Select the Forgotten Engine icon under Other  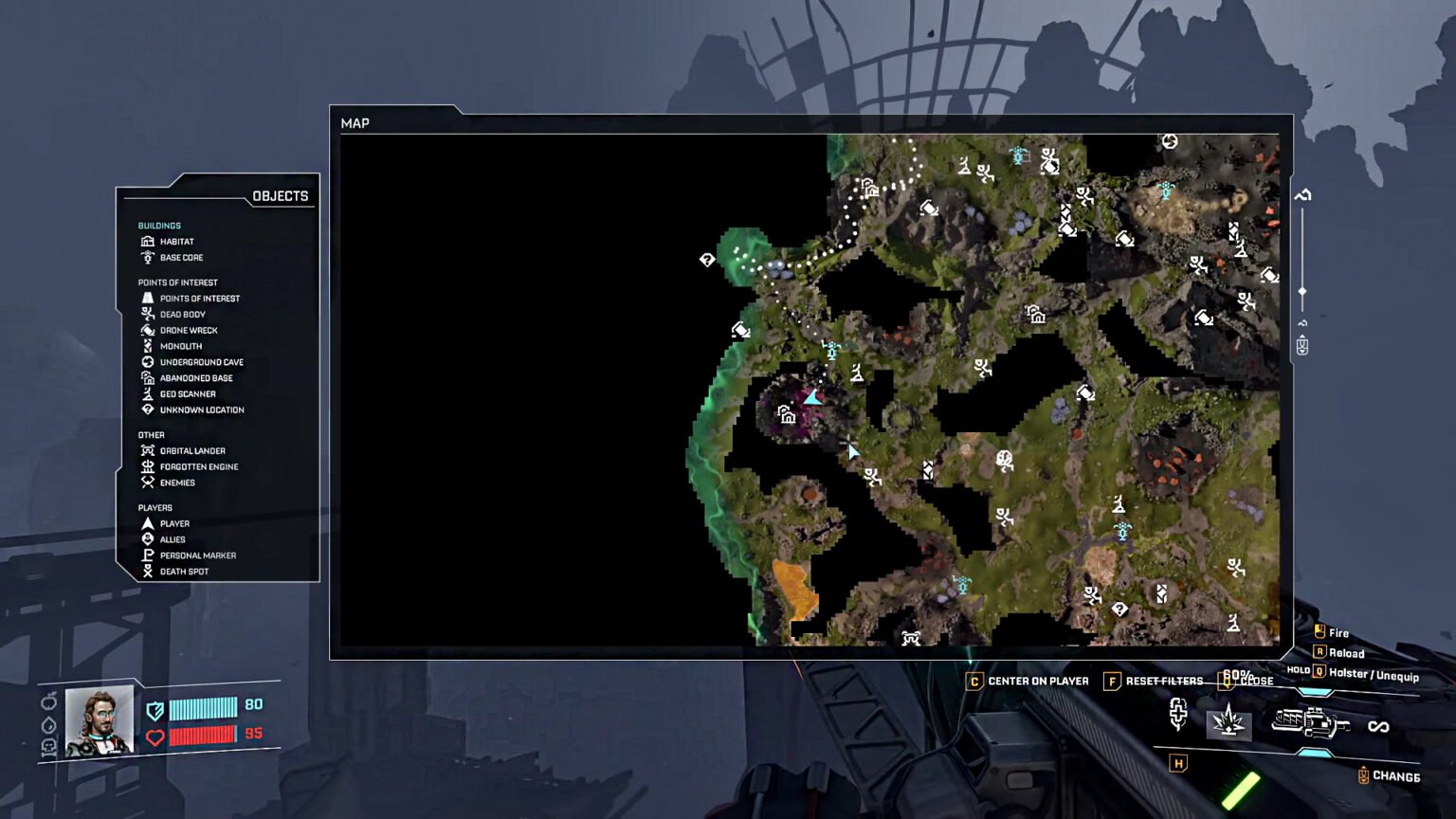click(148, 466)
